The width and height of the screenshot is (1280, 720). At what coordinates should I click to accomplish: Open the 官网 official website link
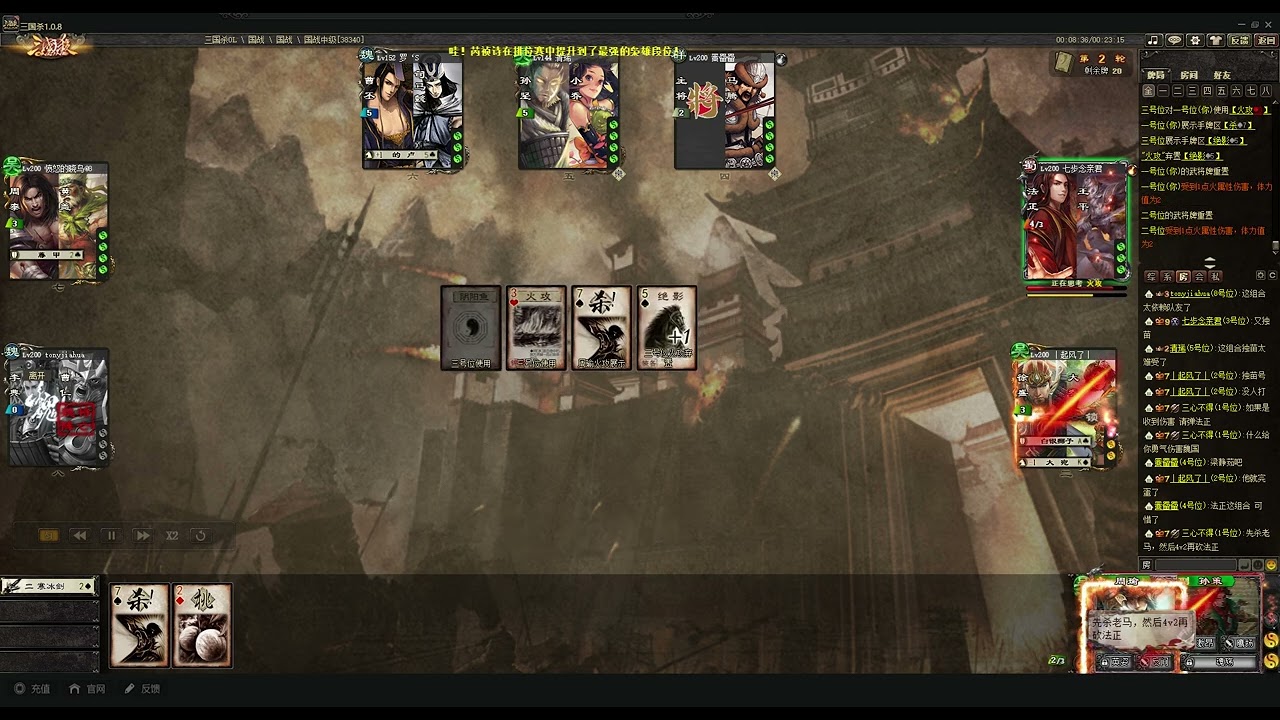[x=87, y=689]
